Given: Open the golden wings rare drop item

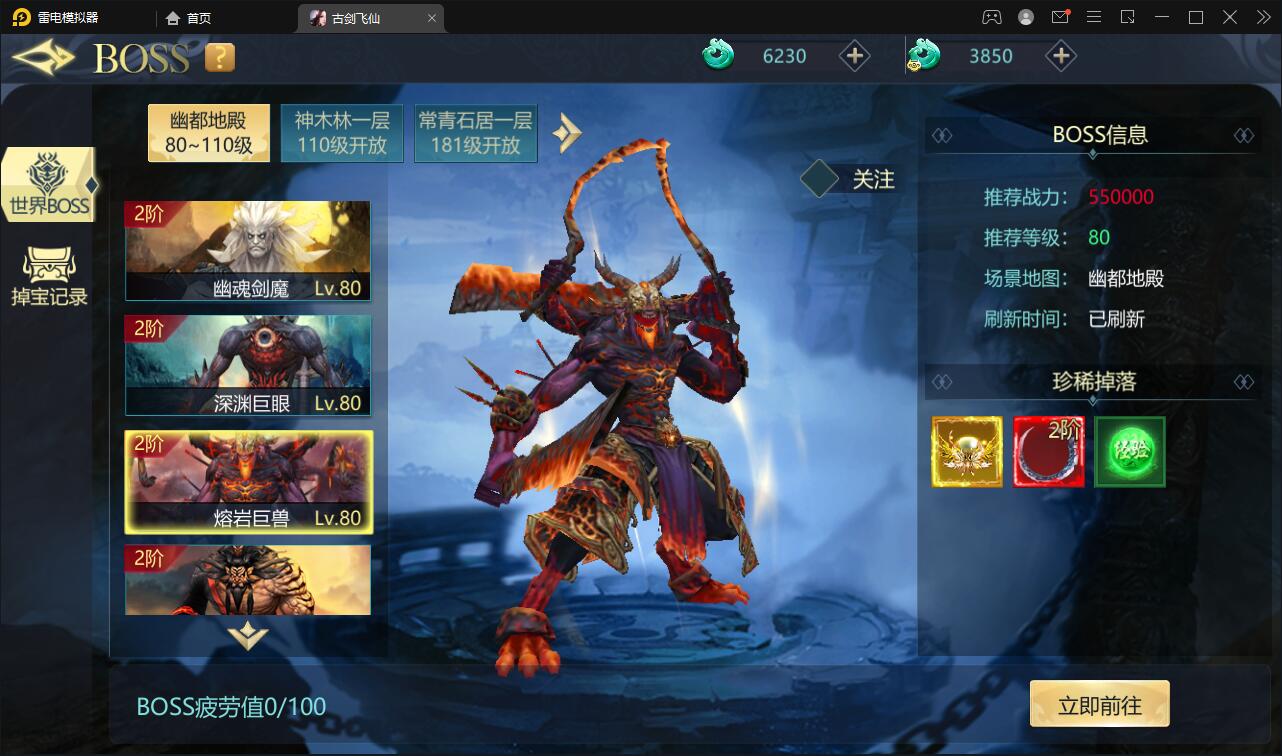Looking at the screenshot, I should click(x=966, y=451).
